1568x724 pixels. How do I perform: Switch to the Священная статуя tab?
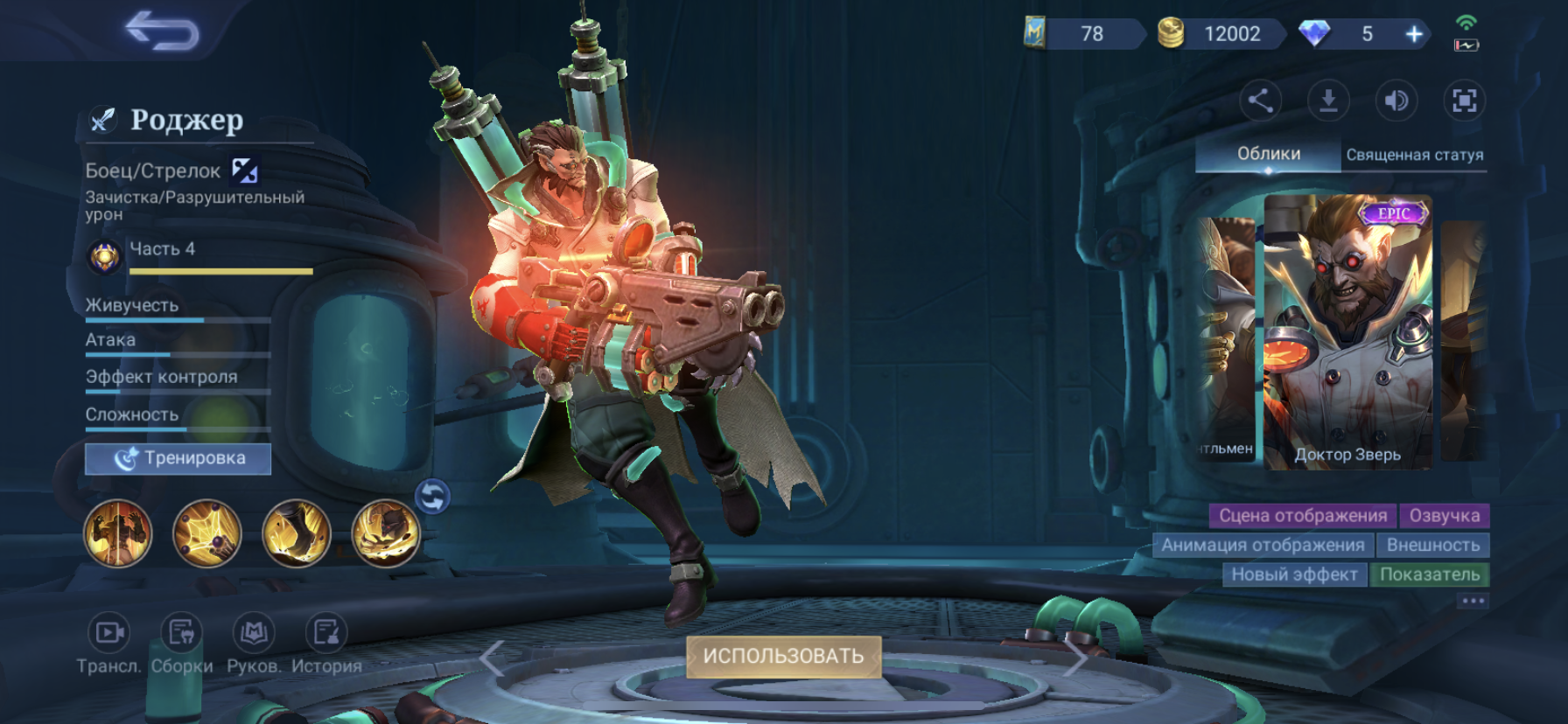click(1414, 155)
